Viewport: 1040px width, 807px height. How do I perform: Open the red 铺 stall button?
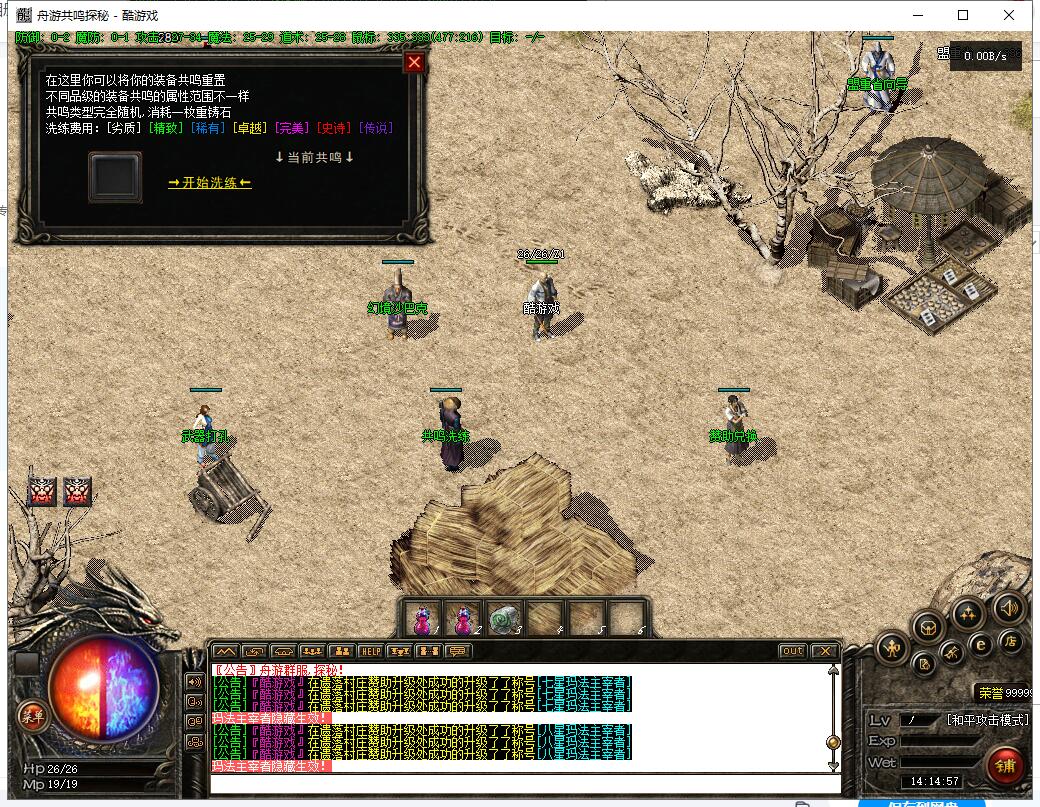1006,766
